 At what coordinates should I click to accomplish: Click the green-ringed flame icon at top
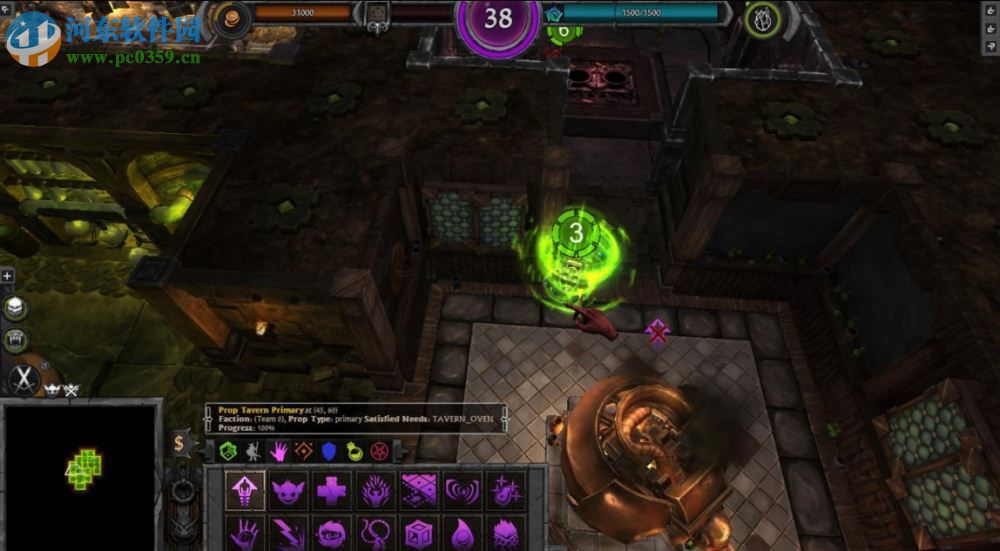[x=763, y=19]
